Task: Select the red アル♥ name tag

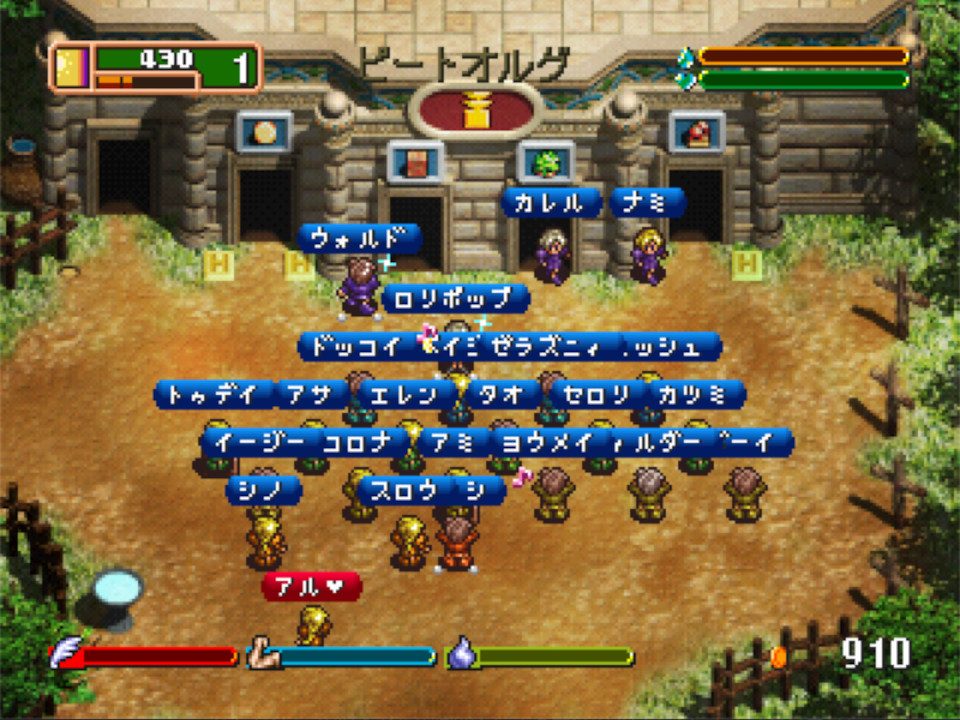Action: click(x=311, y=587)
